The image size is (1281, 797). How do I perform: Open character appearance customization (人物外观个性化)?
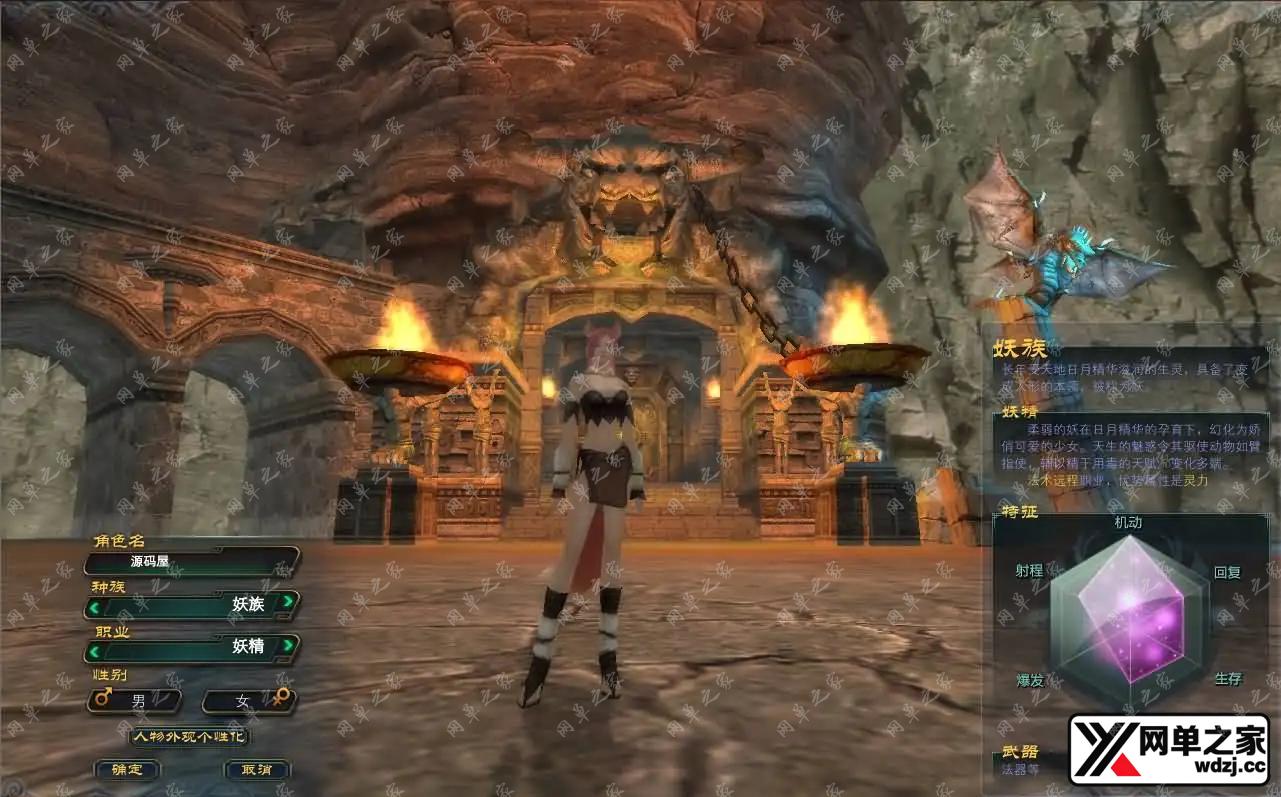coord(190,737)
